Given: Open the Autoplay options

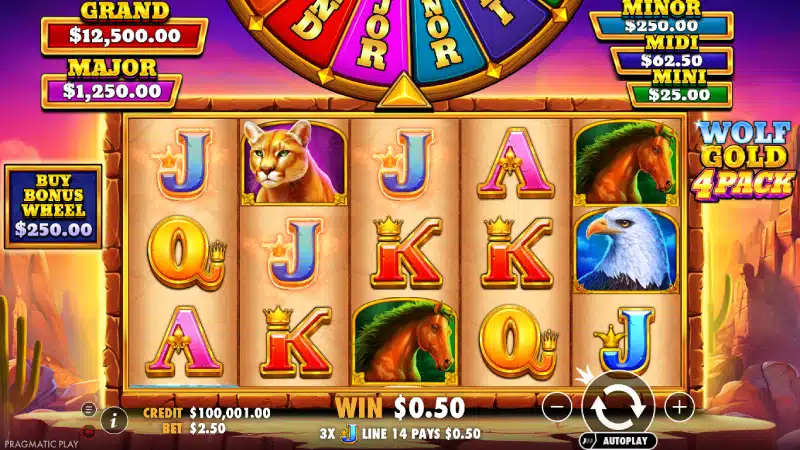Looking at the screenshot, I should (x=618, y=440).
